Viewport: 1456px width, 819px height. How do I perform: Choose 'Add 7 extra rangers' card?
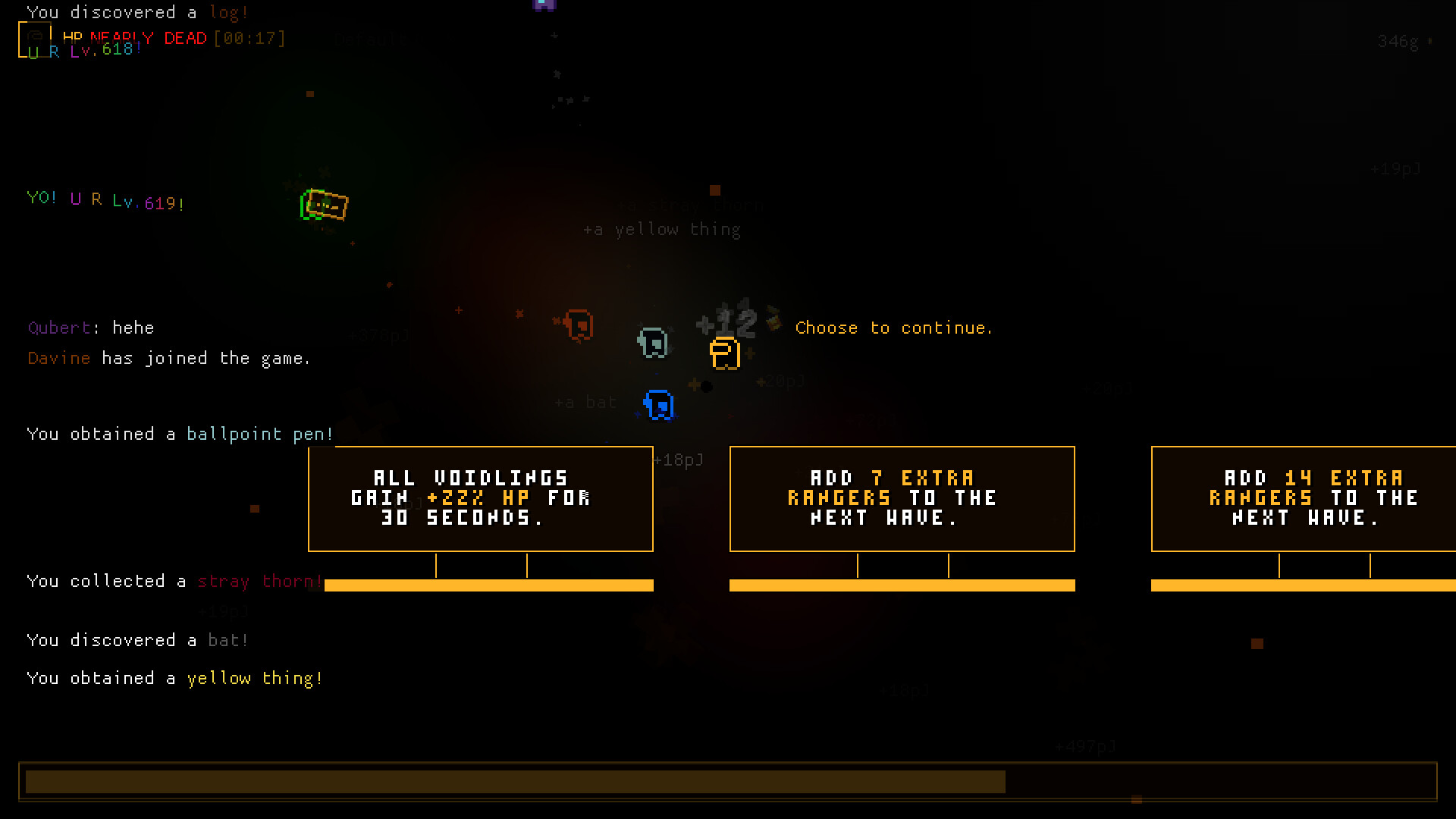click(x=902, y=498)
